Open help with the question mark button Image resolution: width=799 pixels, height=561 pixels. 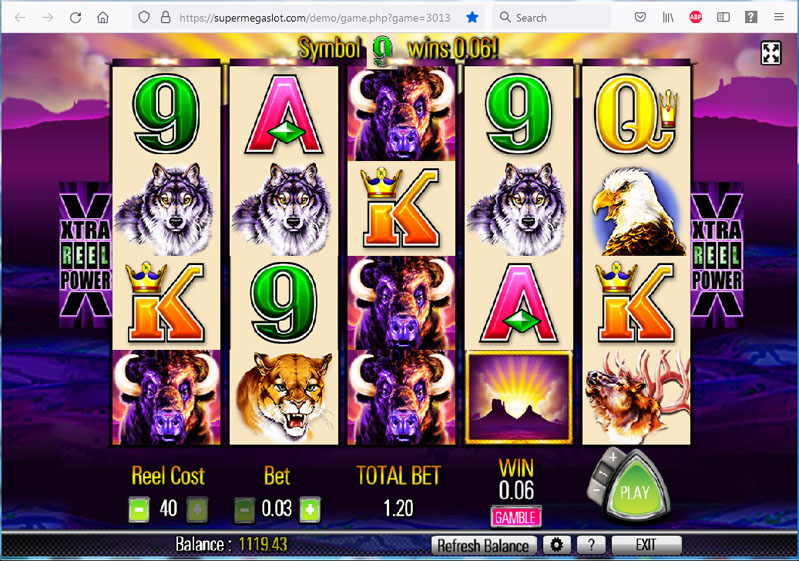(591, 546)
